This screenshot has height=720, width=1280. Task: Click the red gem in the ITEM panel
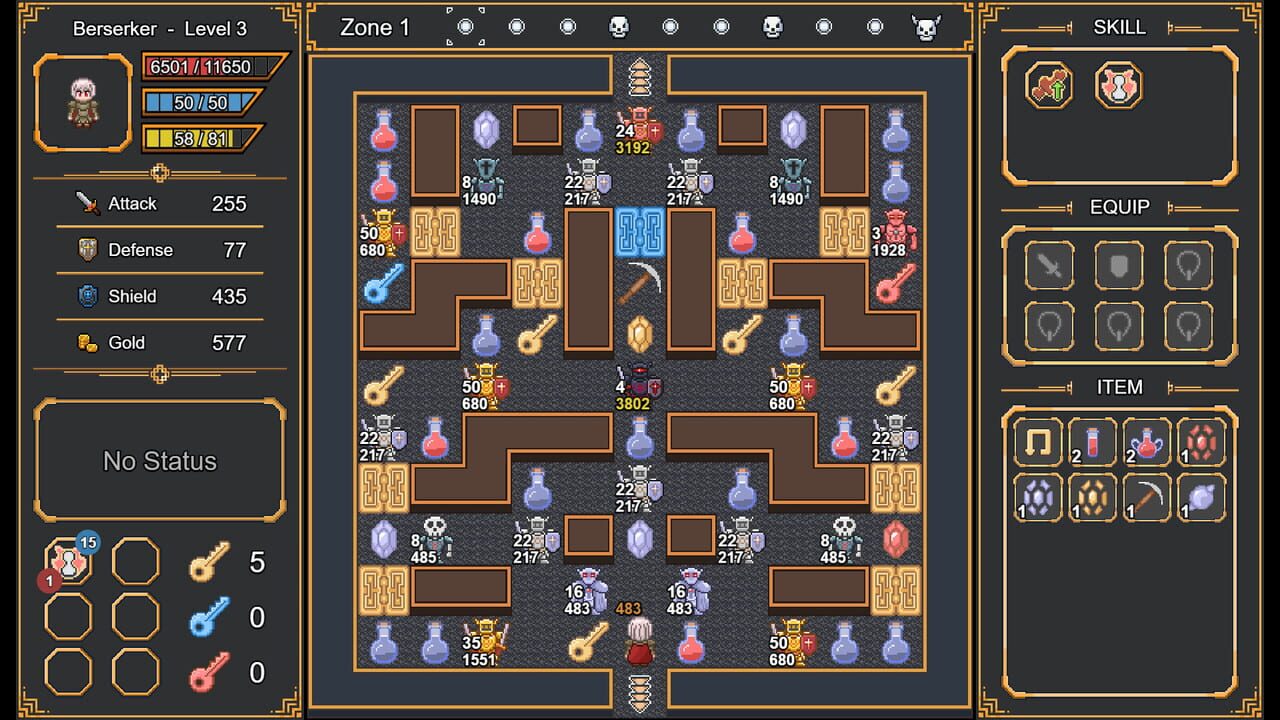click(1202, 443)
